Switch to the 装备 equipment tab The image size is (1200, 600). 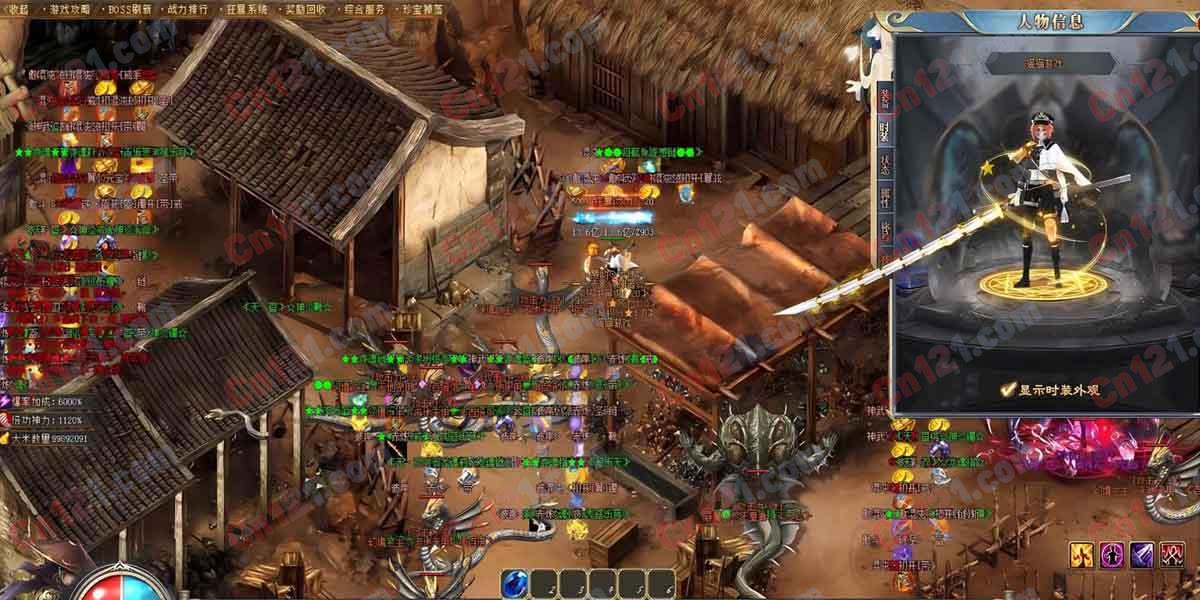[885, 98]
